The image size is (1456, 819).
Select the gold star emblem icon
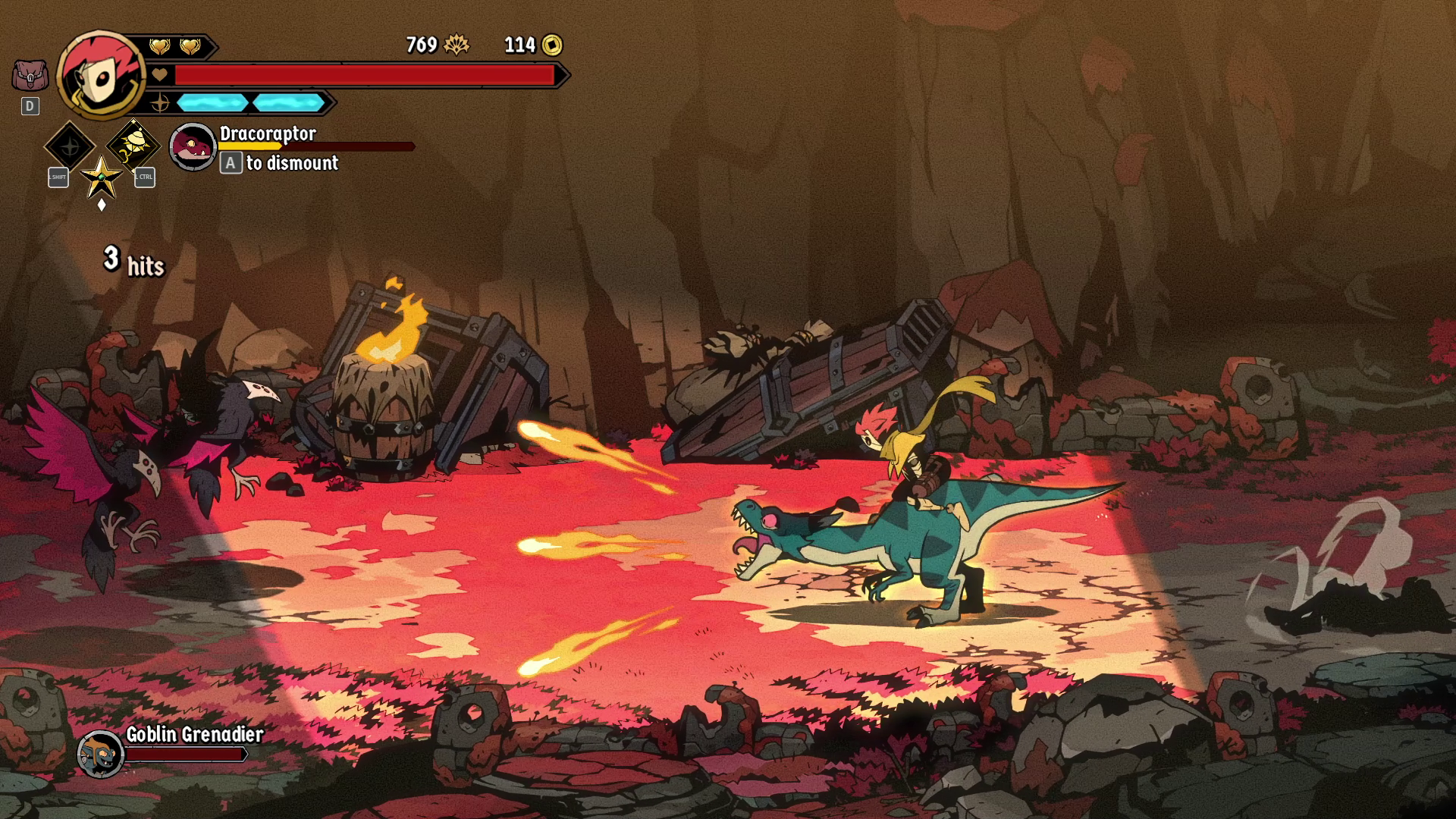(x=102, y=177)
